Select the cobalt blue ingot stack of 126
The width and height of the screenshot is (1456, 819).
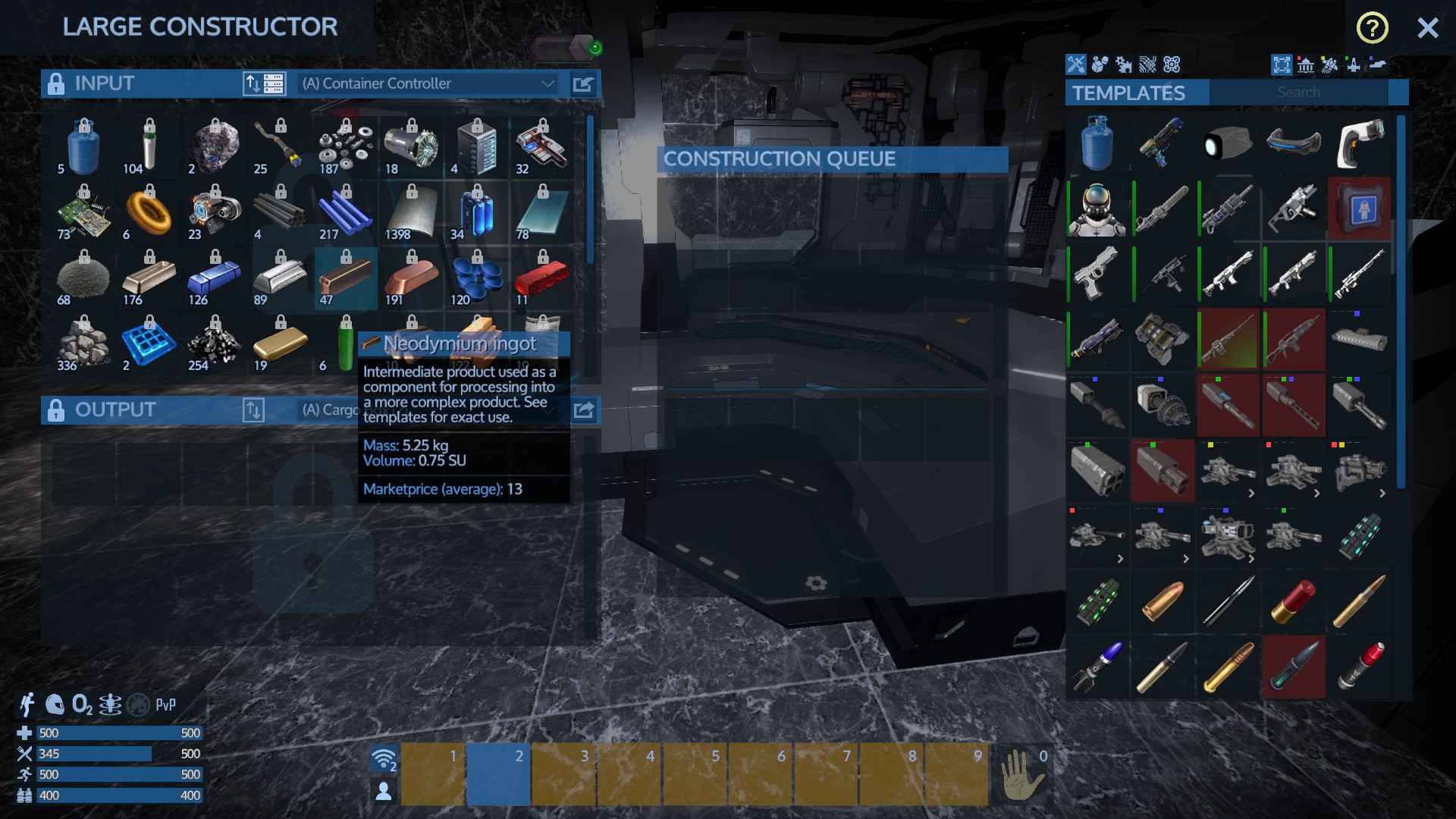[214, 278]
